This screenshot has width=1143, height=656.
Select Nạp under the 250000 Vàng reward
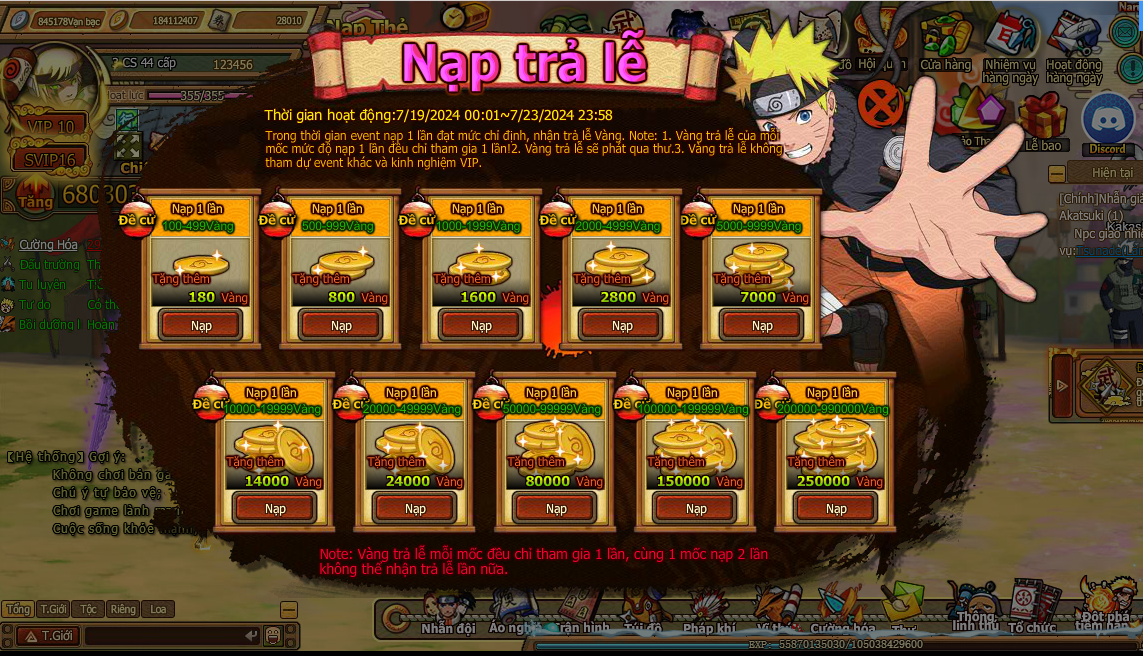pyautogui.click(x=836, y=508)
